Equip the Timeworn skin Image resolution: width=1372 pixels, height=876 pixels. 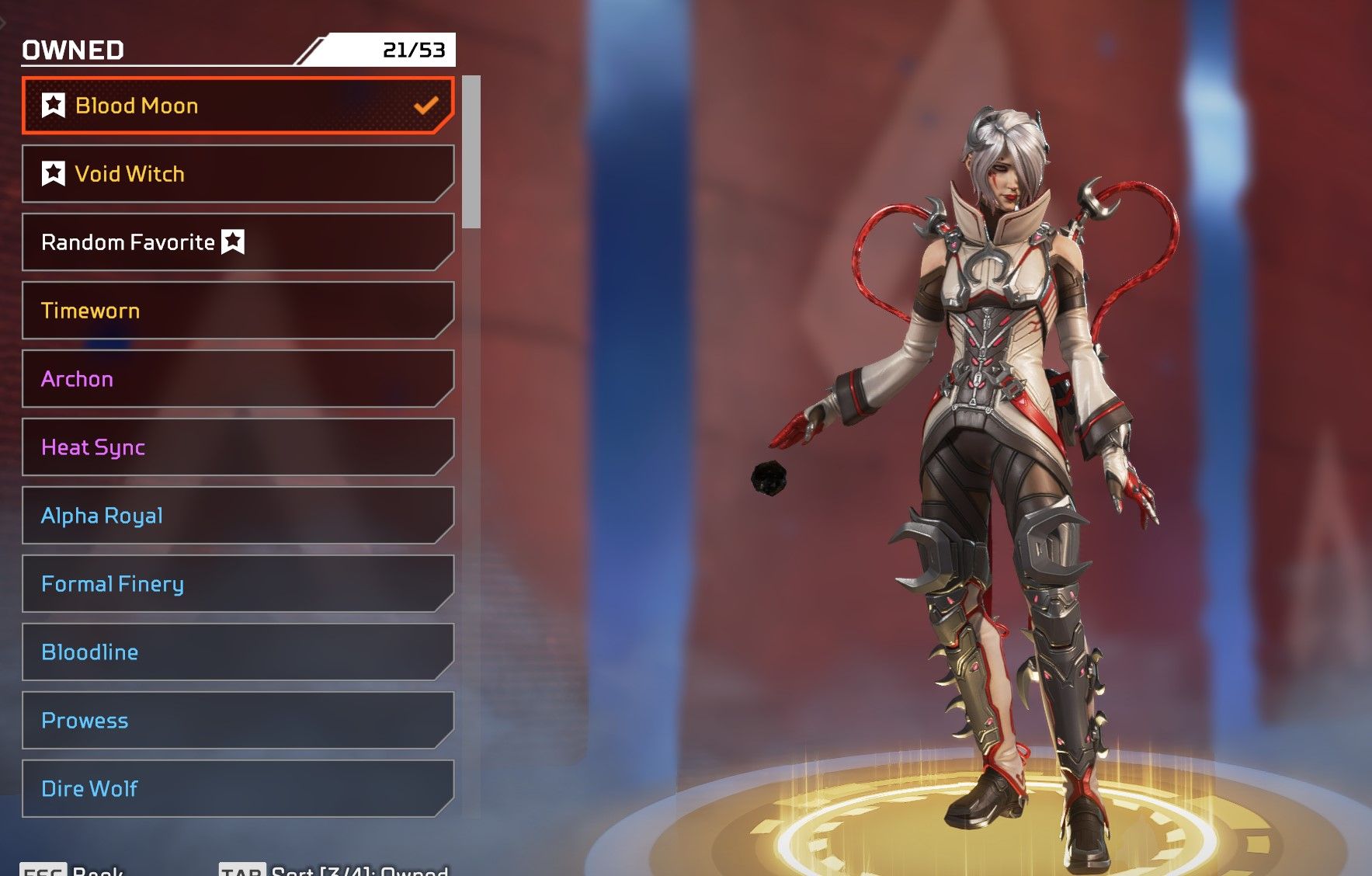coord(237,311)
